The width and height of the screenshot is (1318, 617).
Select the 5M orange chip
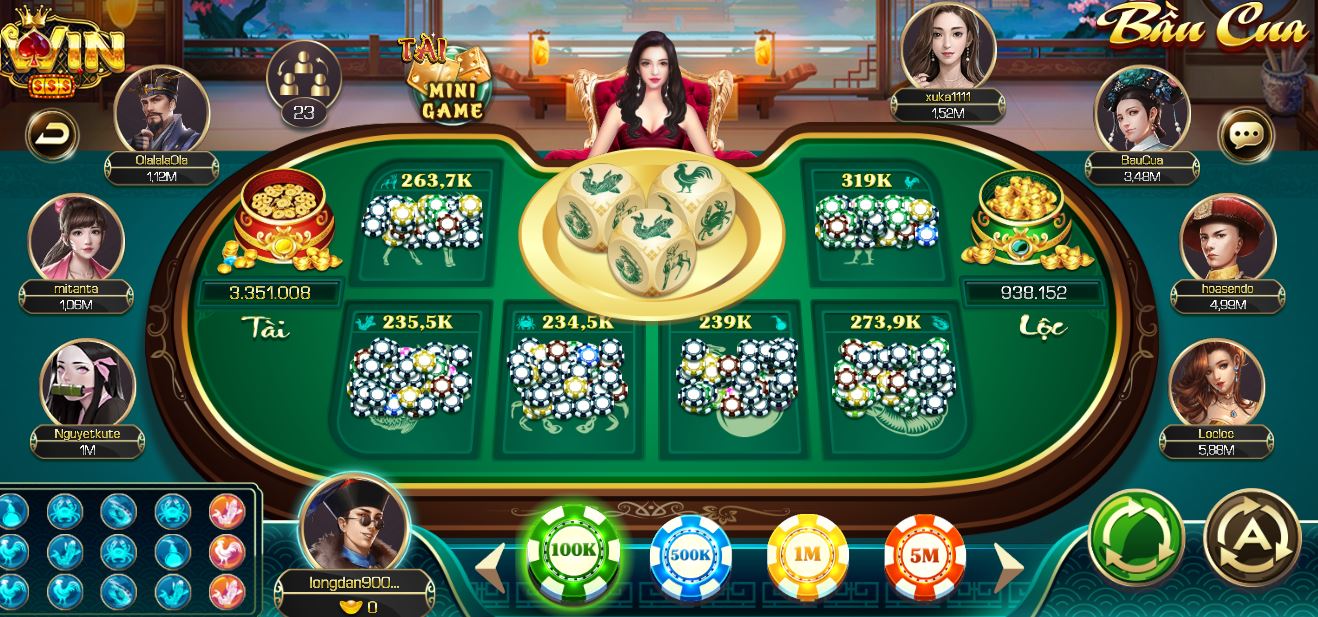pyautogui.click(x=925, y=554)
